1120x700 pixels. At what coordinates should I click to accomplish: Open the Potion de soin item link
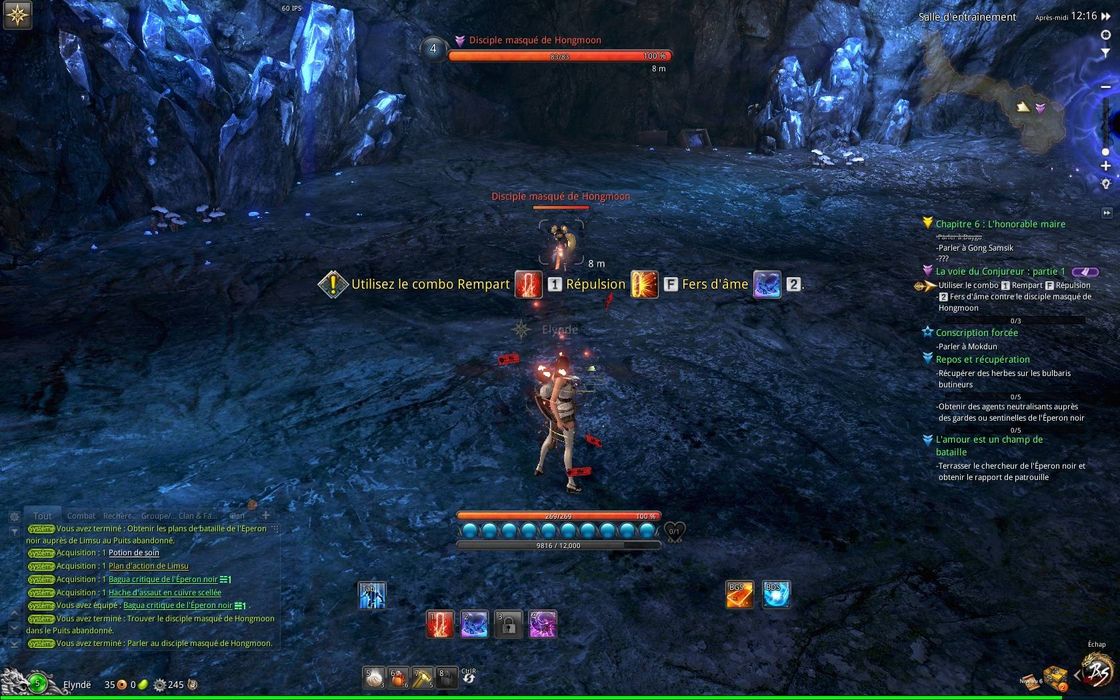pyautogui.click(x=134, y=553)
